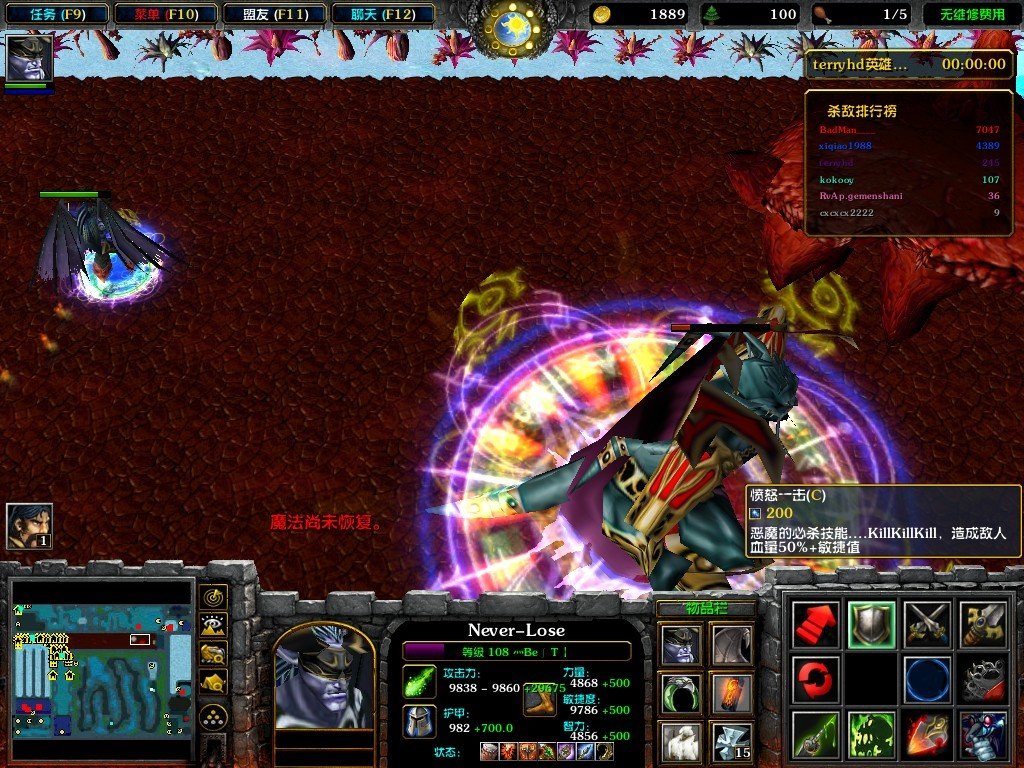Choose the crossed swords Patrol command

[926, 624]
